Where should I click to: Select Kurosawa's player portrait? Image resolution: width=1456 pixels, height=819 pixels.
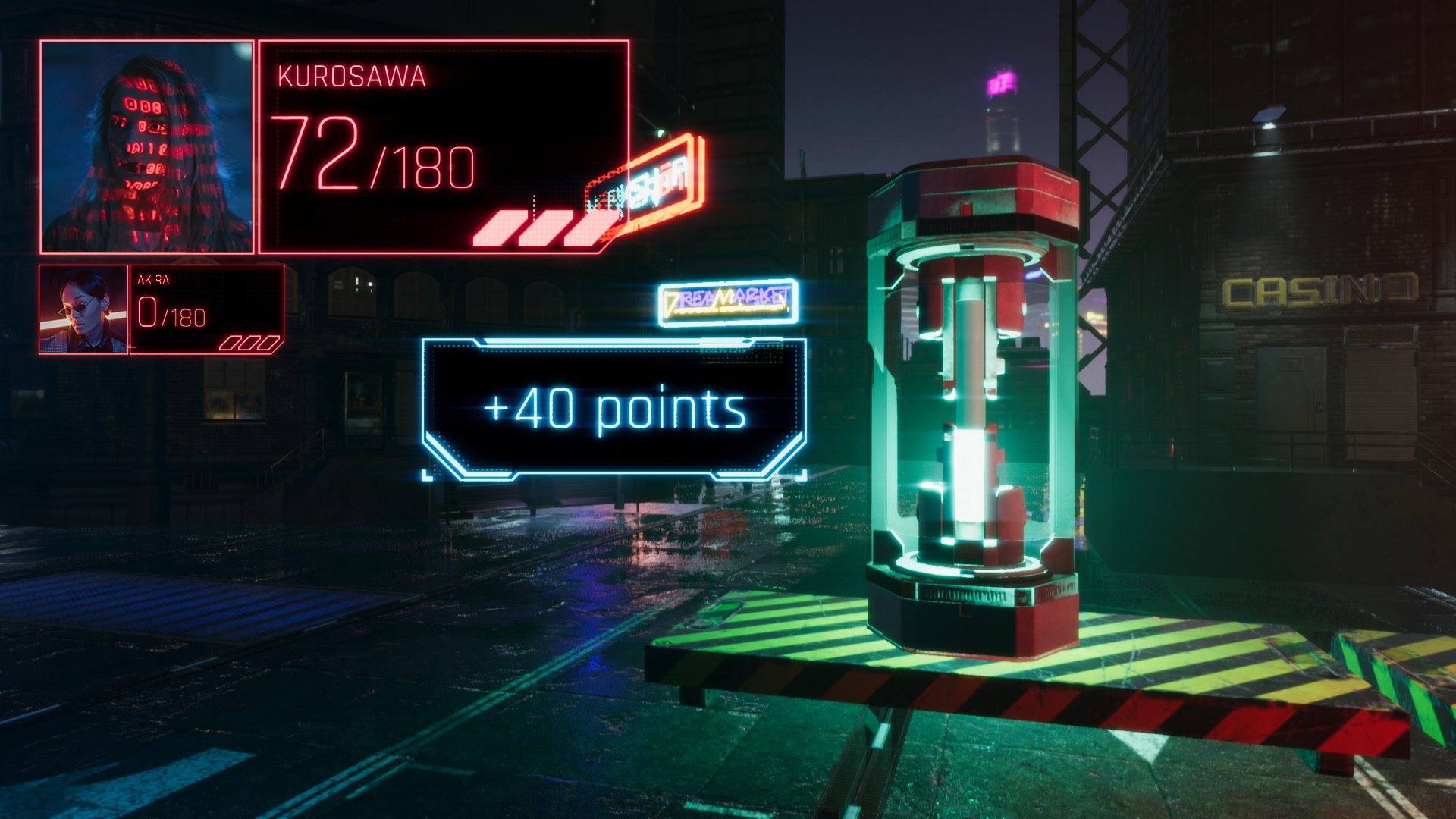[147, 147]
